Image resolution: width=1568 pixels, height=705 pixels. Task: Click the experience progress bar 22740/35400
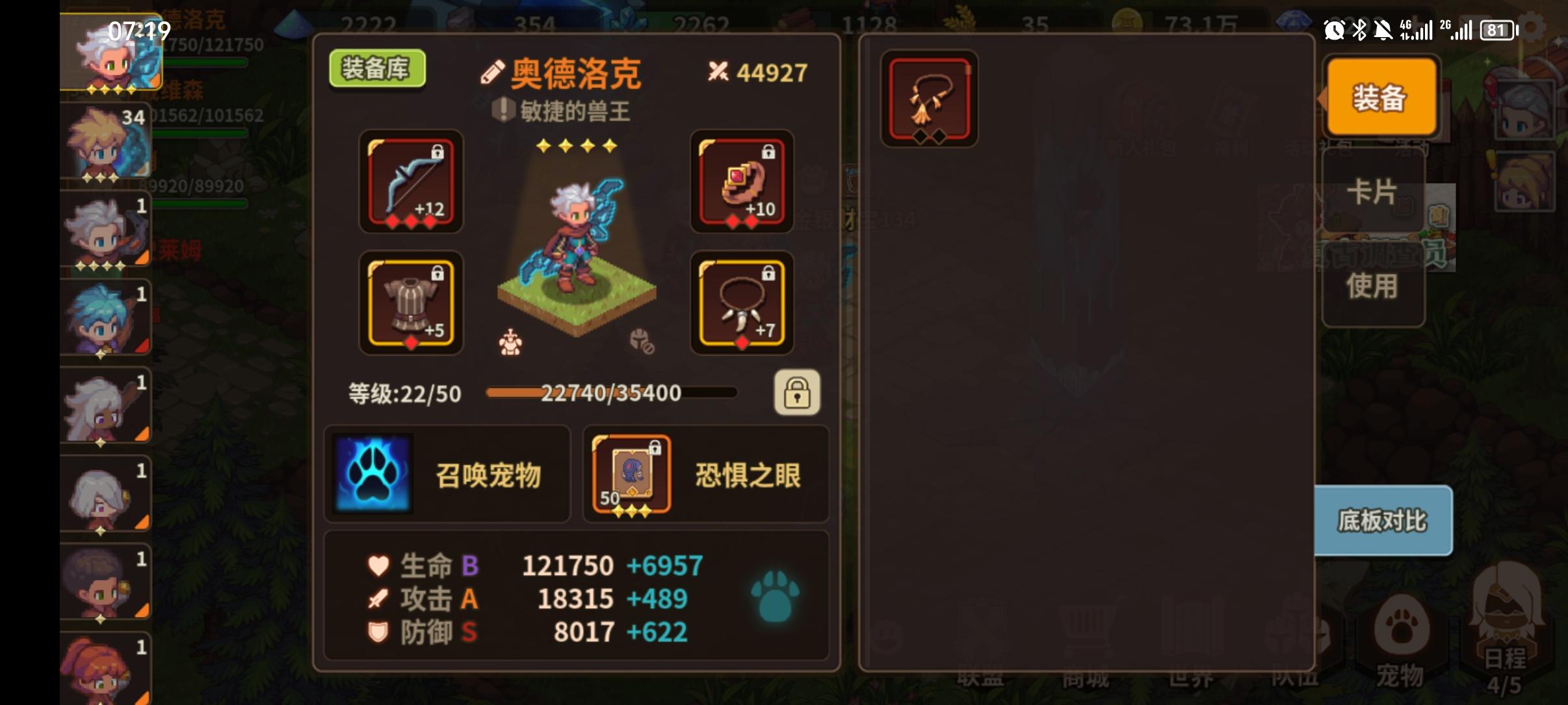611,393
